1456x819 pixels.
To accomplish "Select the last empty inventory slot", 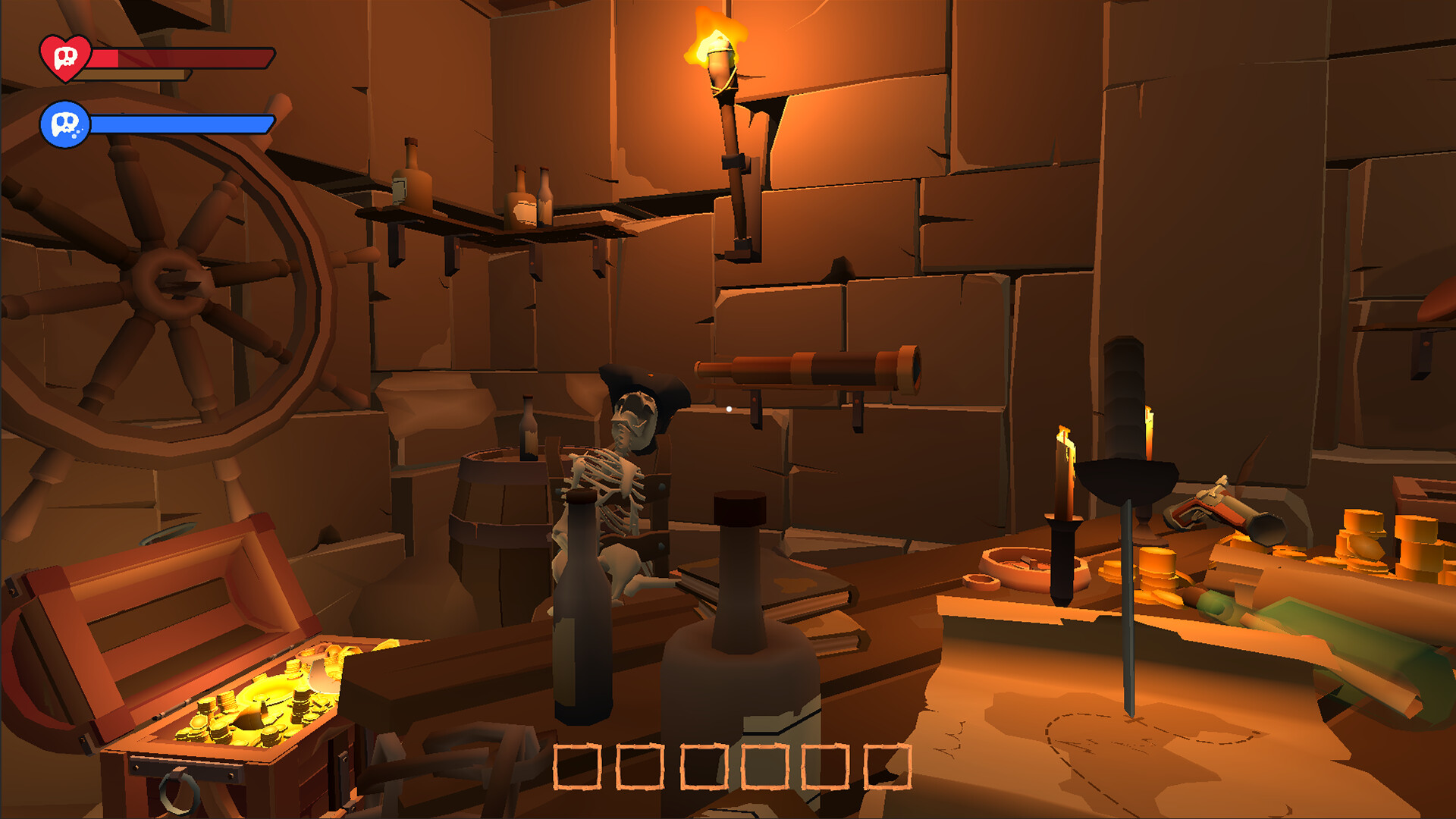I will [x=887, y=766].
